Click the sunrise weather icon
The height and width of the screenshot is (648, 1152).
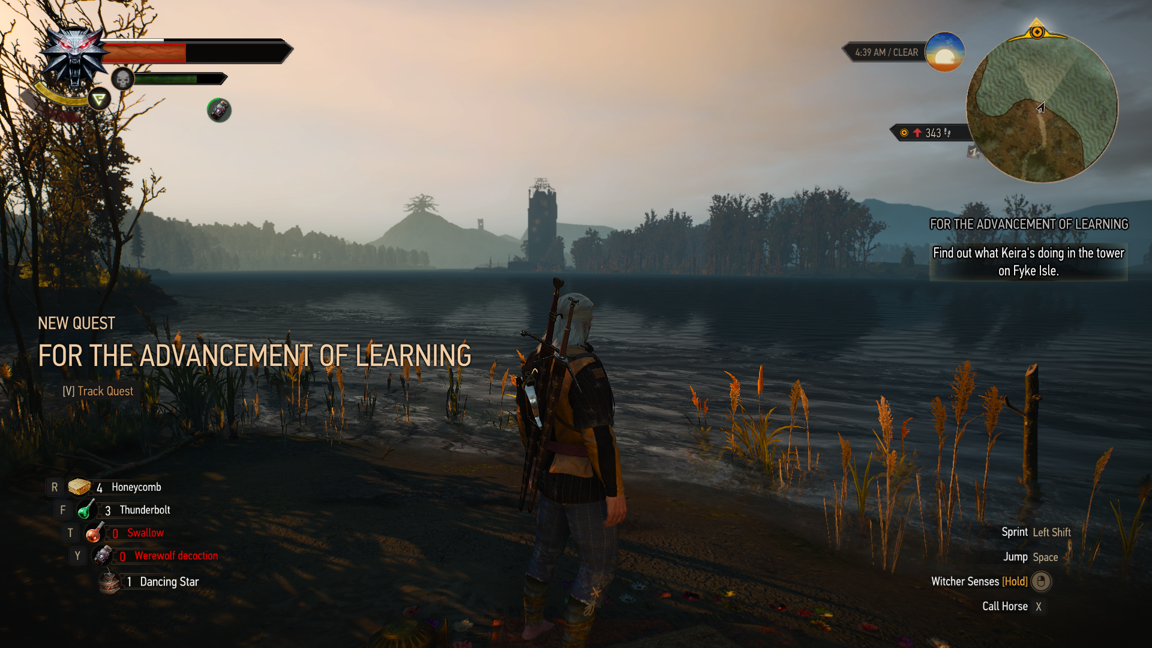944,52
